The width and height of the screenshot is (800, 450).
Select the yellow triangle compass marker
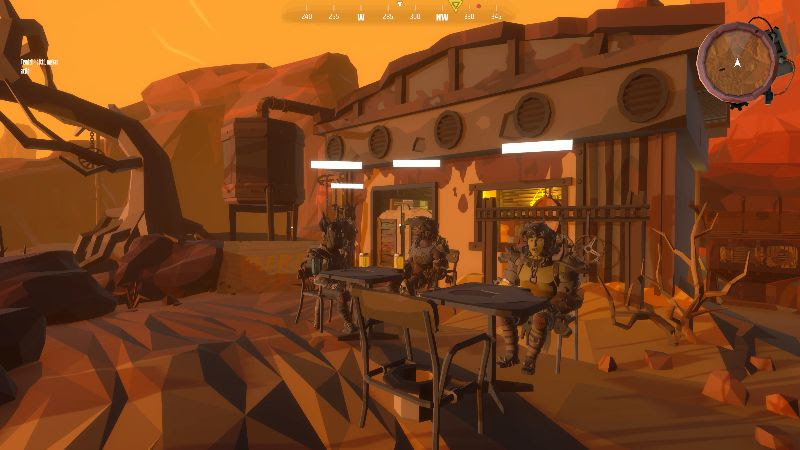tap(455, 6)
